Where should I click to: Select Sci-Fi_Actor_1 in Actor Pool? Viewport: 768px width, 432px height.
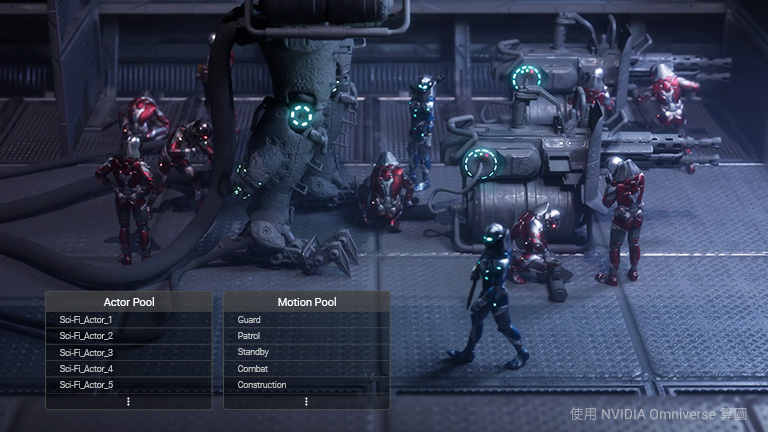87,319
